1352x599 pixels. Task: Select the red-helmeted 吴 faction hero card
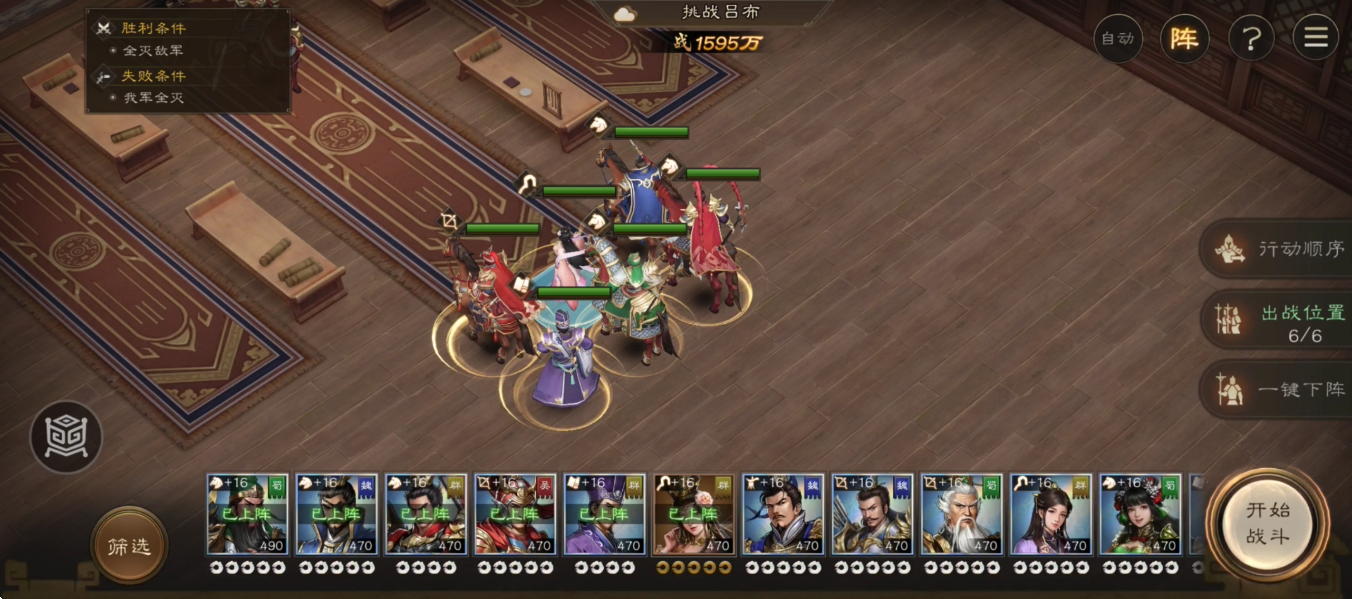[x=515, y=514]
